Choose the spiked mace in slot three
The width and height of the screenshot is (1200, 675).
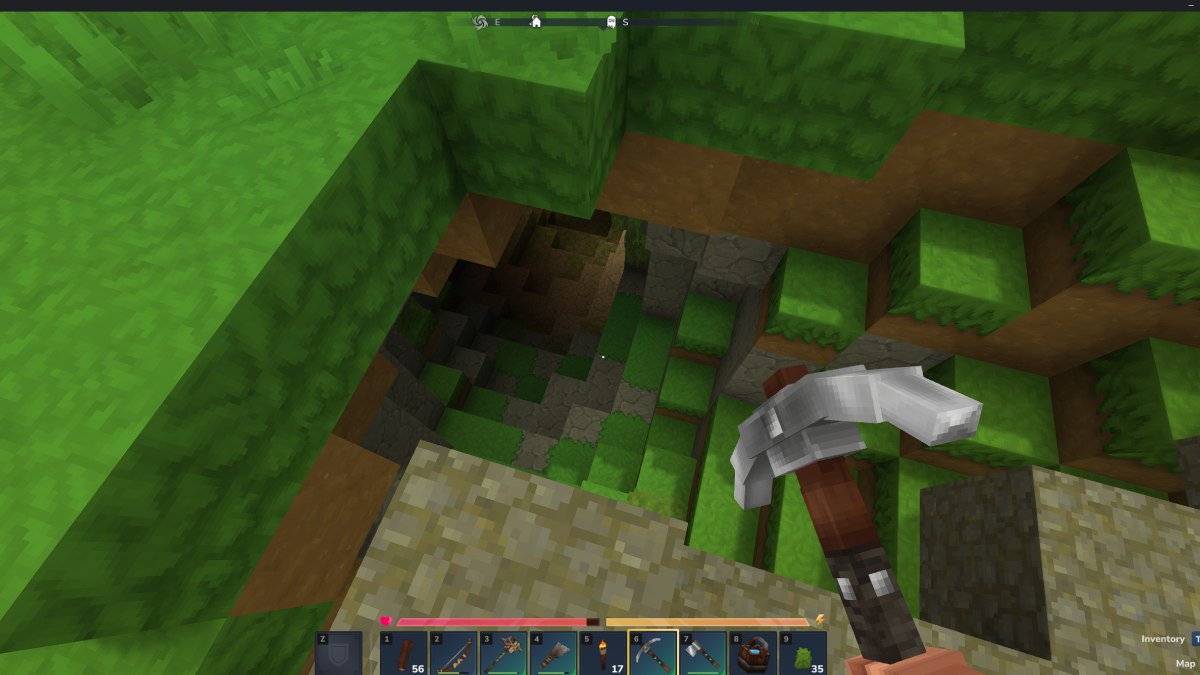(x=504, y=653)
